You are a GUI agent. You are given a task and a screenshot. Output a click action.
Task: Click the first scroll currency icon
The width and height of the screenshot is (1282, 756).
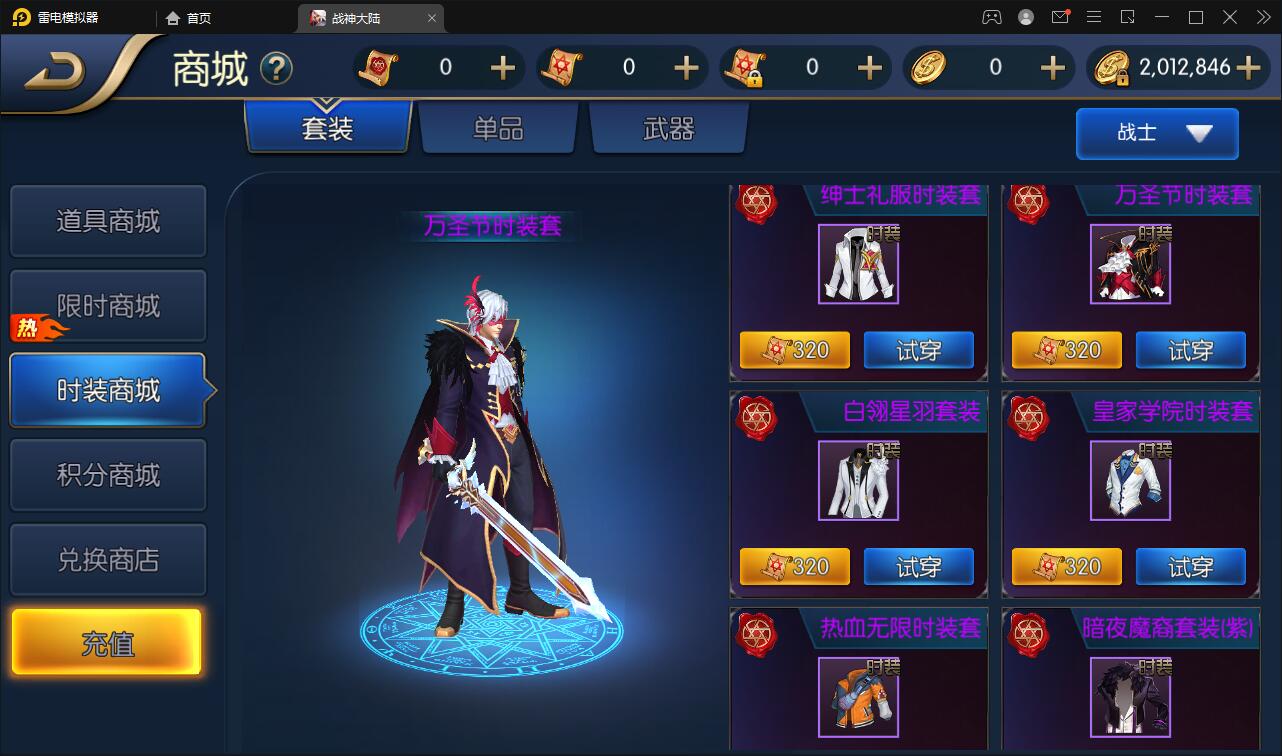click(x=374, y=67)
